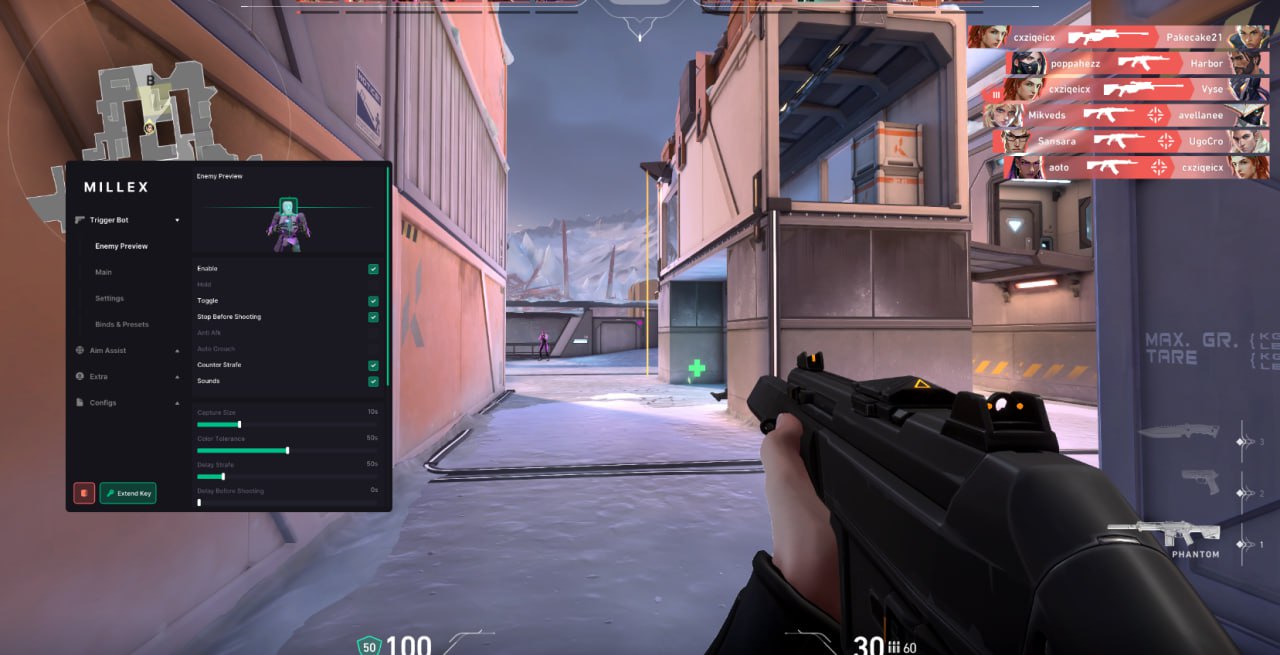
Task: Turn off the Sounds checkbox
Action: [373, 381]
